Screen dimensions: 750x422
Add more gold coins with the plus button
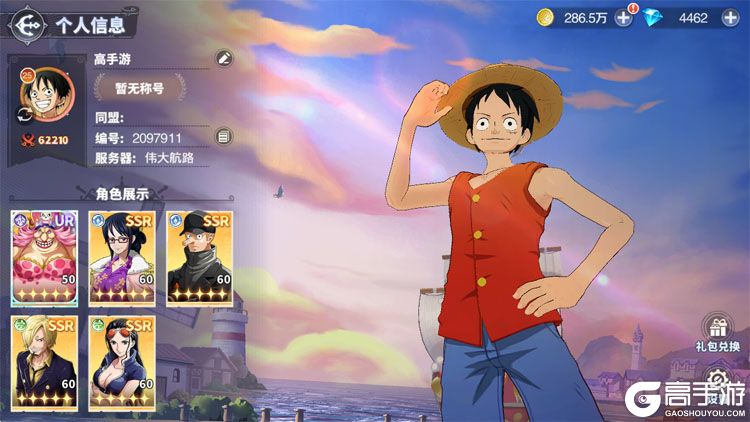623,17
